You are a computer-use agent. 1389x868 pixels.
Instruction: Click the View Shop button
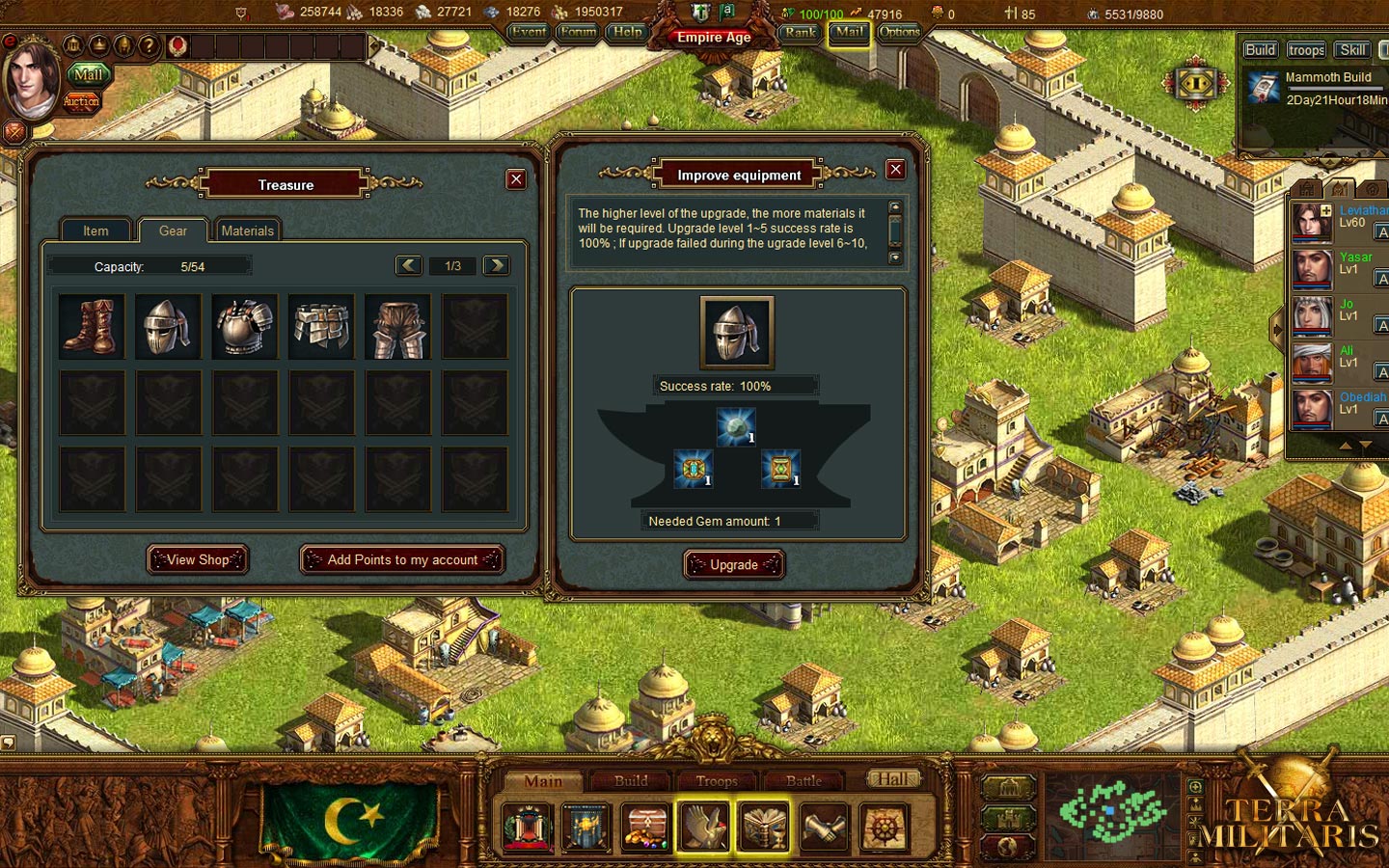pos(198,559)
